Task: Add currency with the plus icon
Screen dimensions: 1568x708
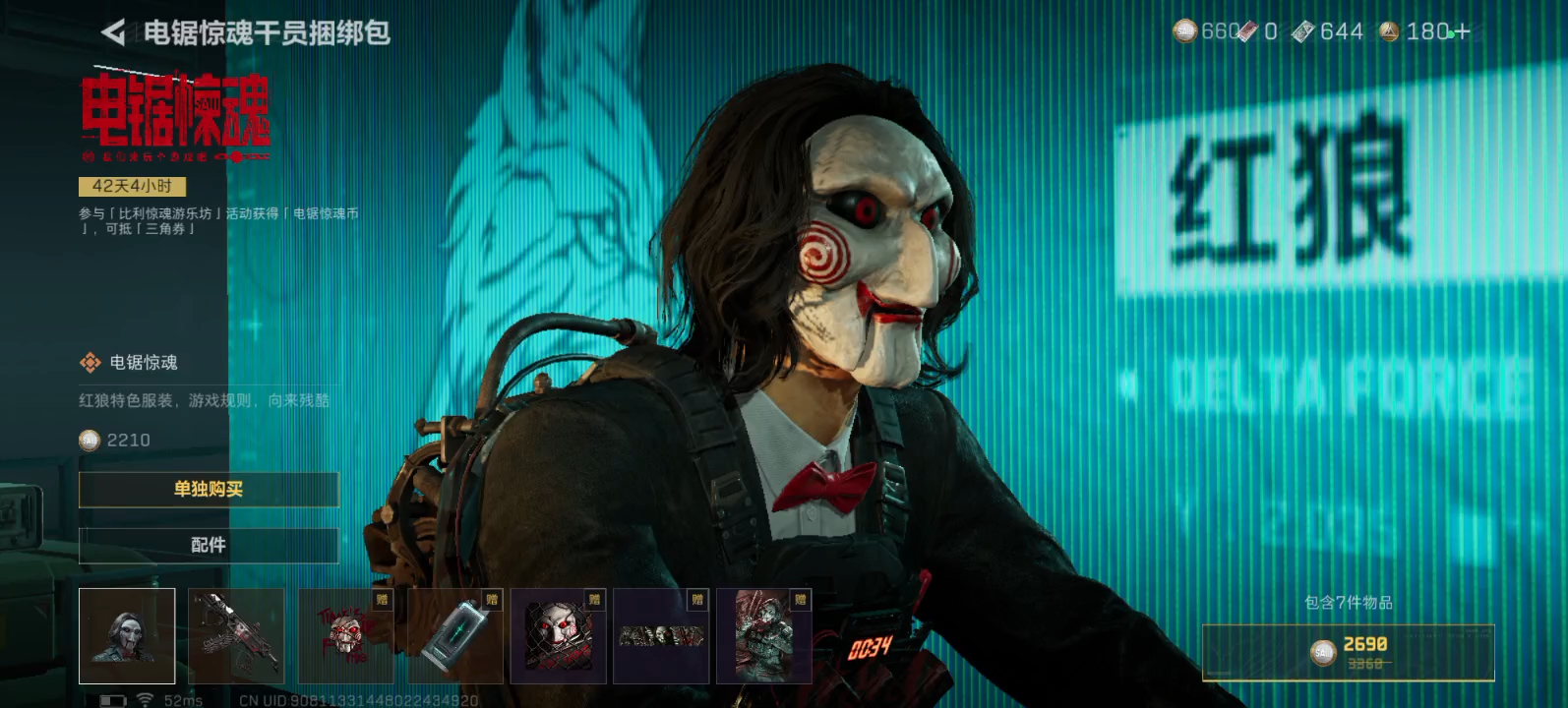Action: (1462, 32)
